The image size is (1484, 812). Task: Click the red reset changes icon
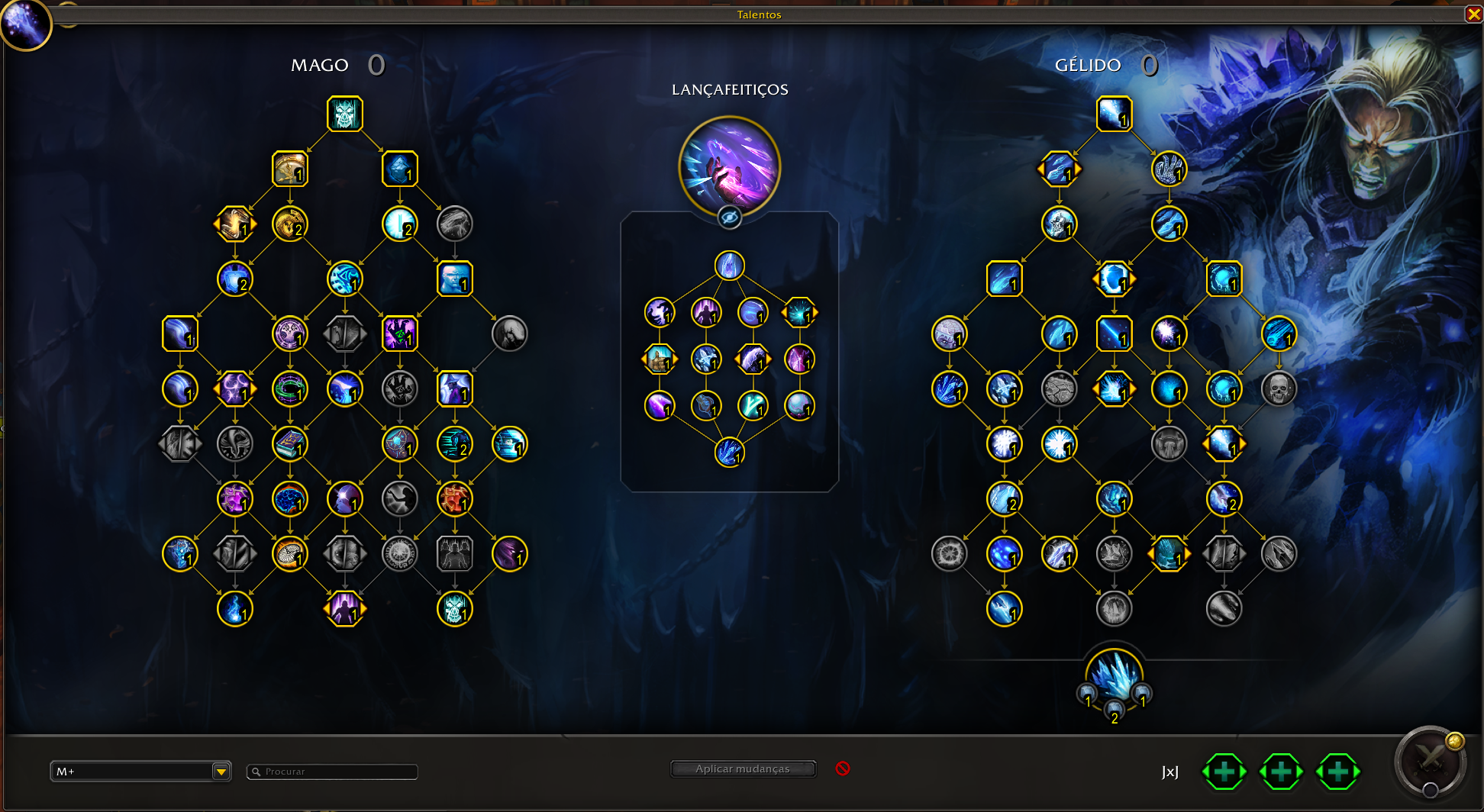click(843, 768)
